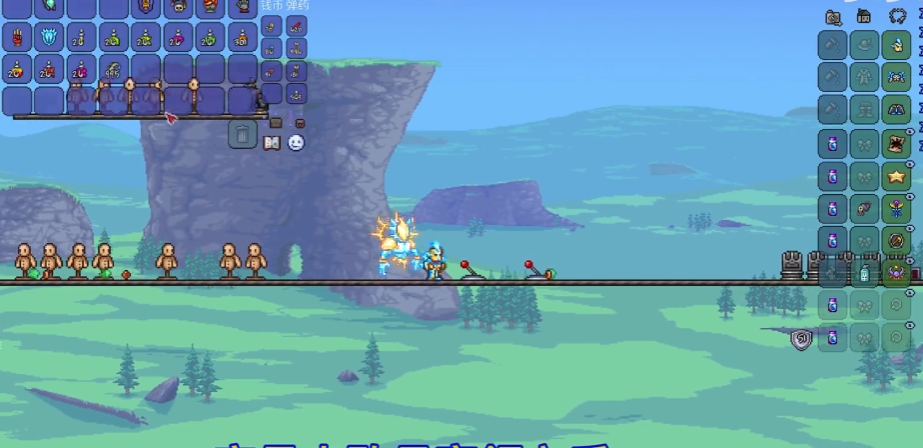Screen dimensions: 923x448
Task: Select the grey gauntlet item slot
Action: coord(242,7)
